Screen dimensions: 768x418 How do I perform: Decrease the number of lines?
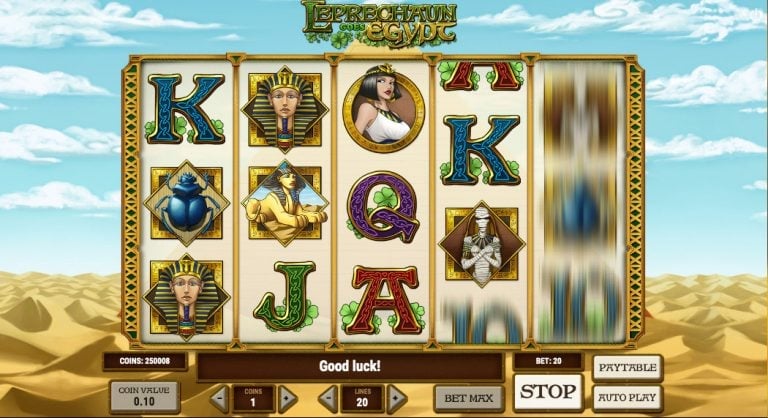(x=327, y=398)
